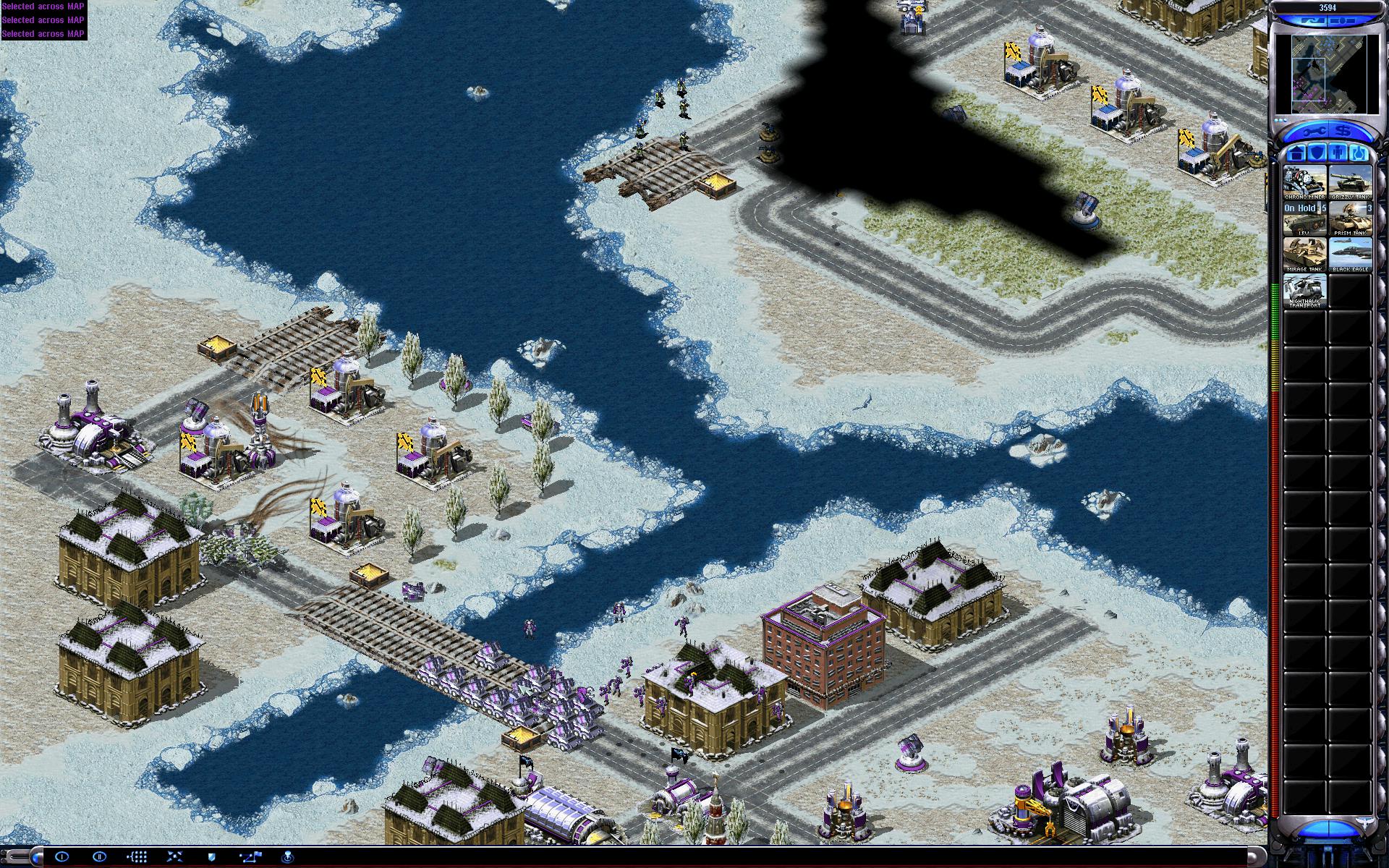Place a rally beacon using bottom bar

(x=288, y=856)
